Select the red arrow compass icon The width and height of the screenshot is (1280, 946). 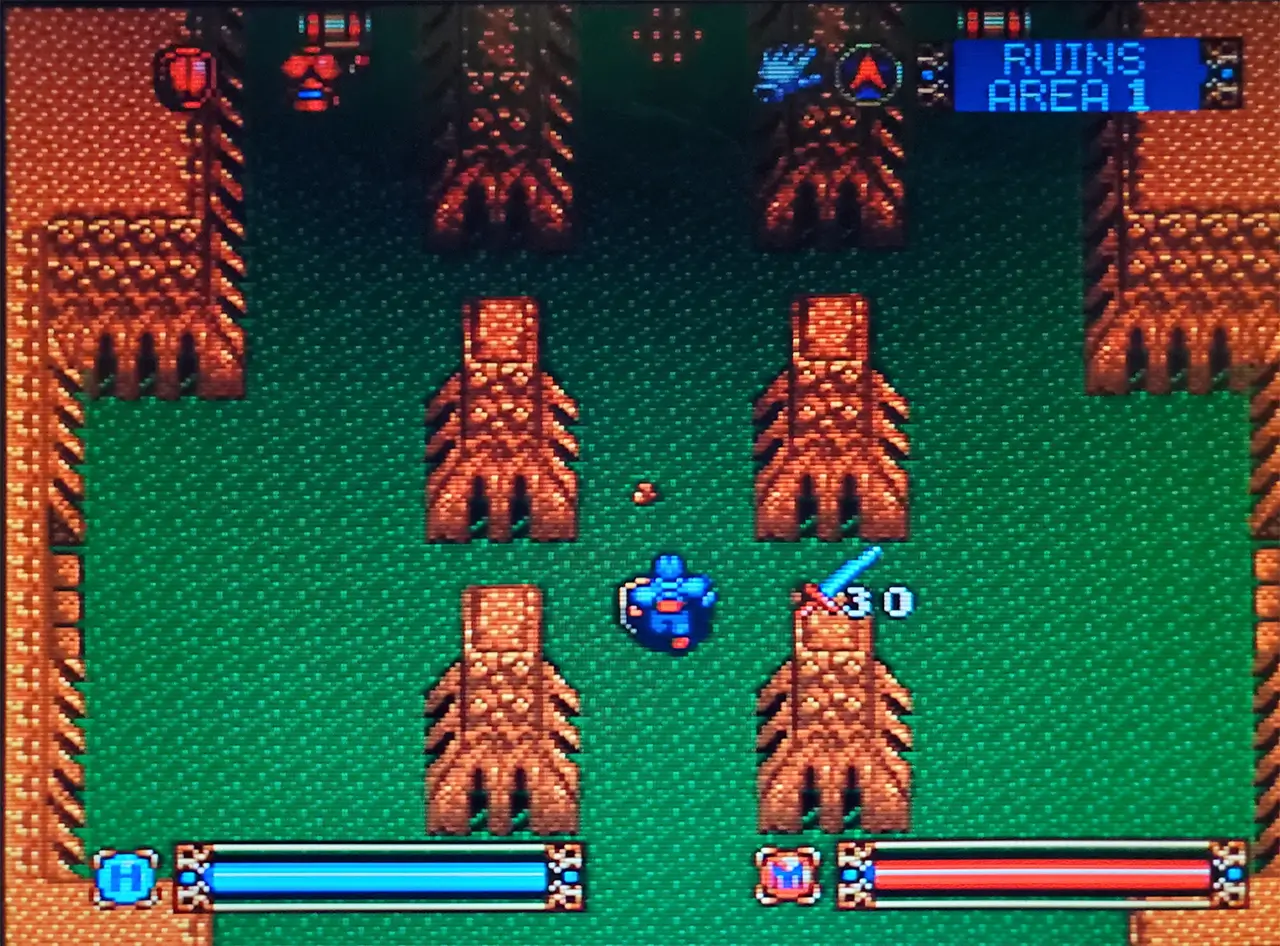coord(868,75)
